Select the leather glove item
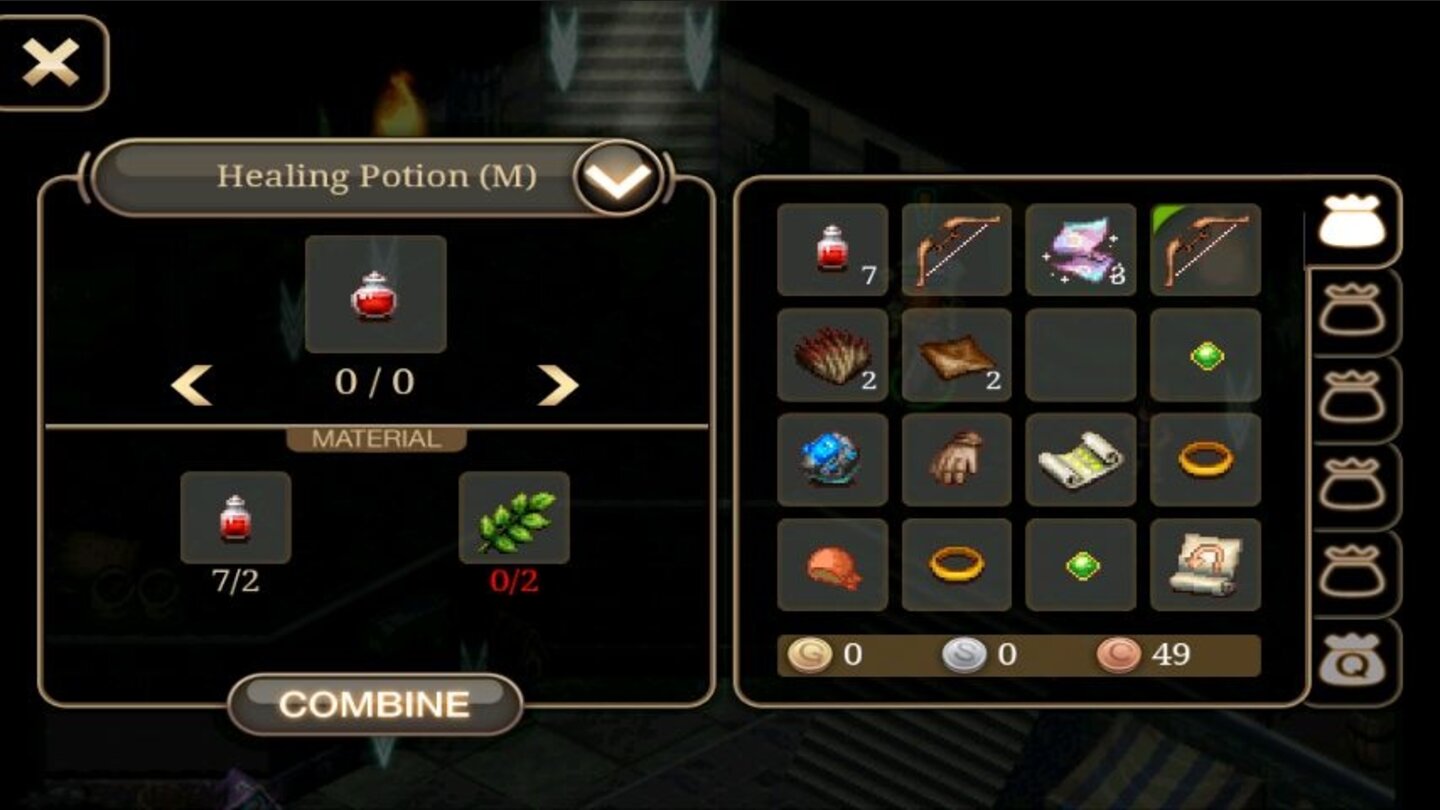Viewport: 1440px width, 810px height. coord(956,462)
